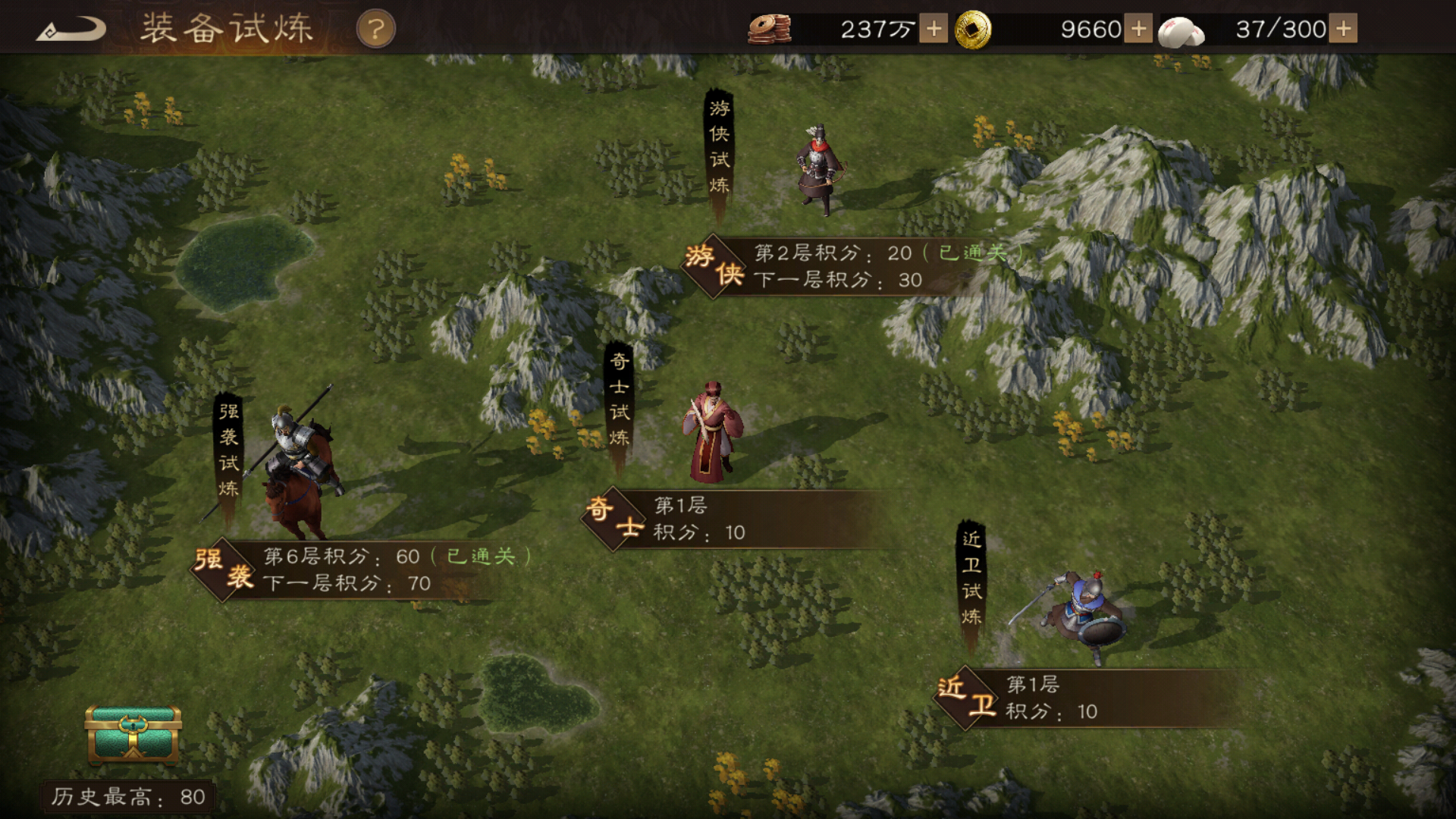The image size is (1456, 819).
Task: Go back using the arrow button
Action: [71, 30]
